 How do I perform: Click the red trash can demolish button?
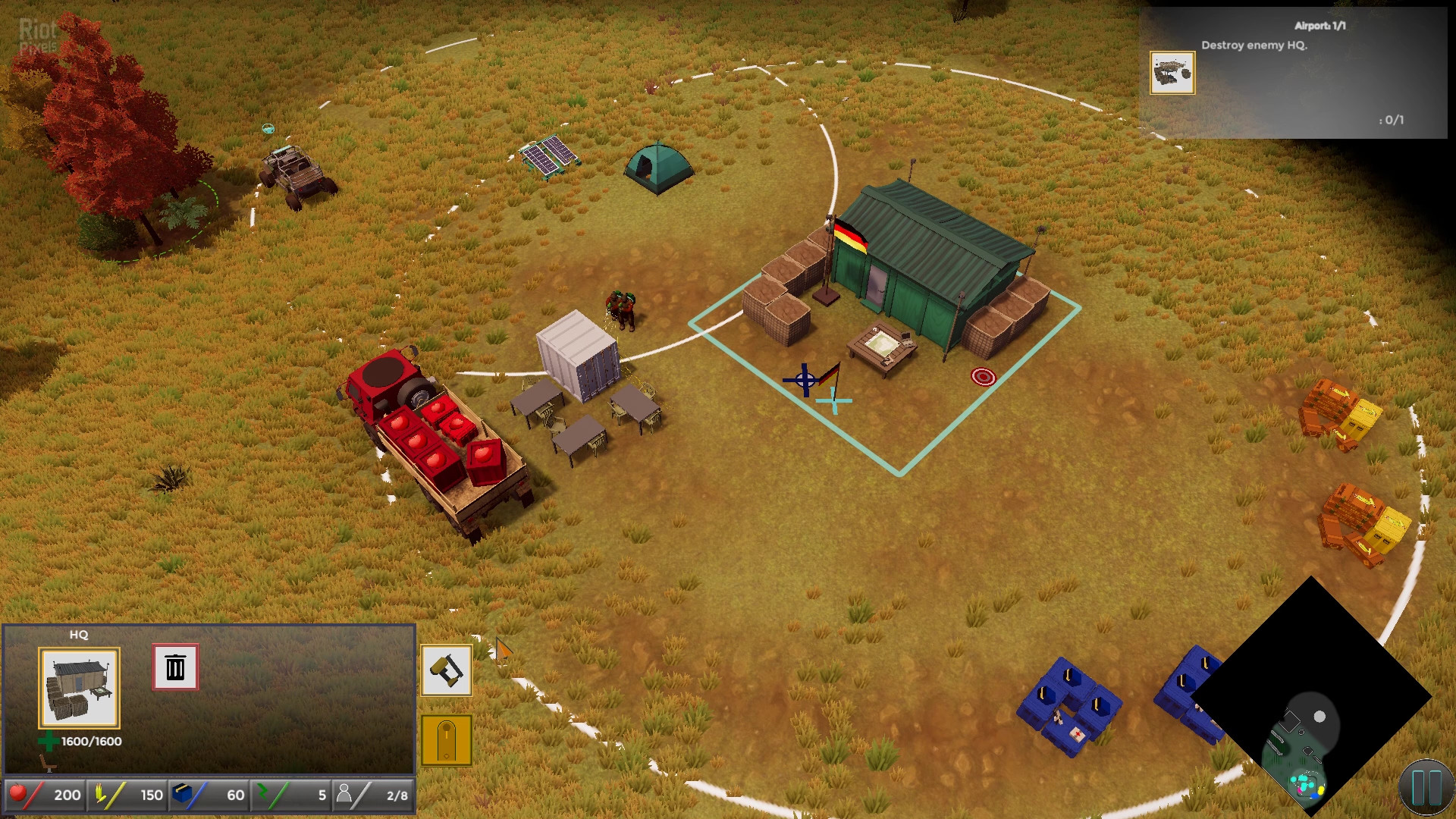pyautogui.click(x=175, y=667)
